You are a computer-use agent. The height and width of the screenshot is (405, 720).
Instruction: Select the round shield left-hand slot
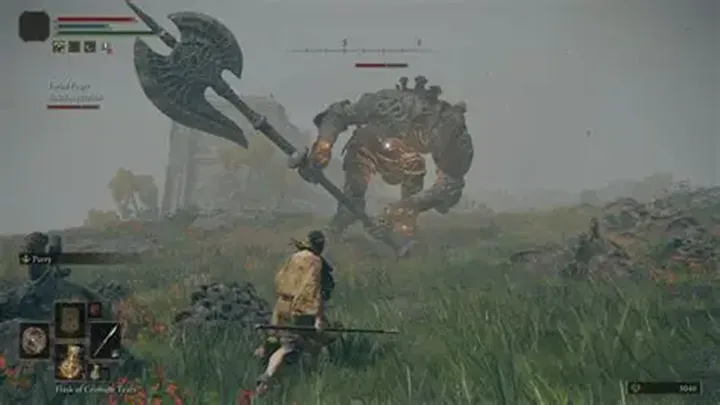pyautogui.click(x=34, y=341)
